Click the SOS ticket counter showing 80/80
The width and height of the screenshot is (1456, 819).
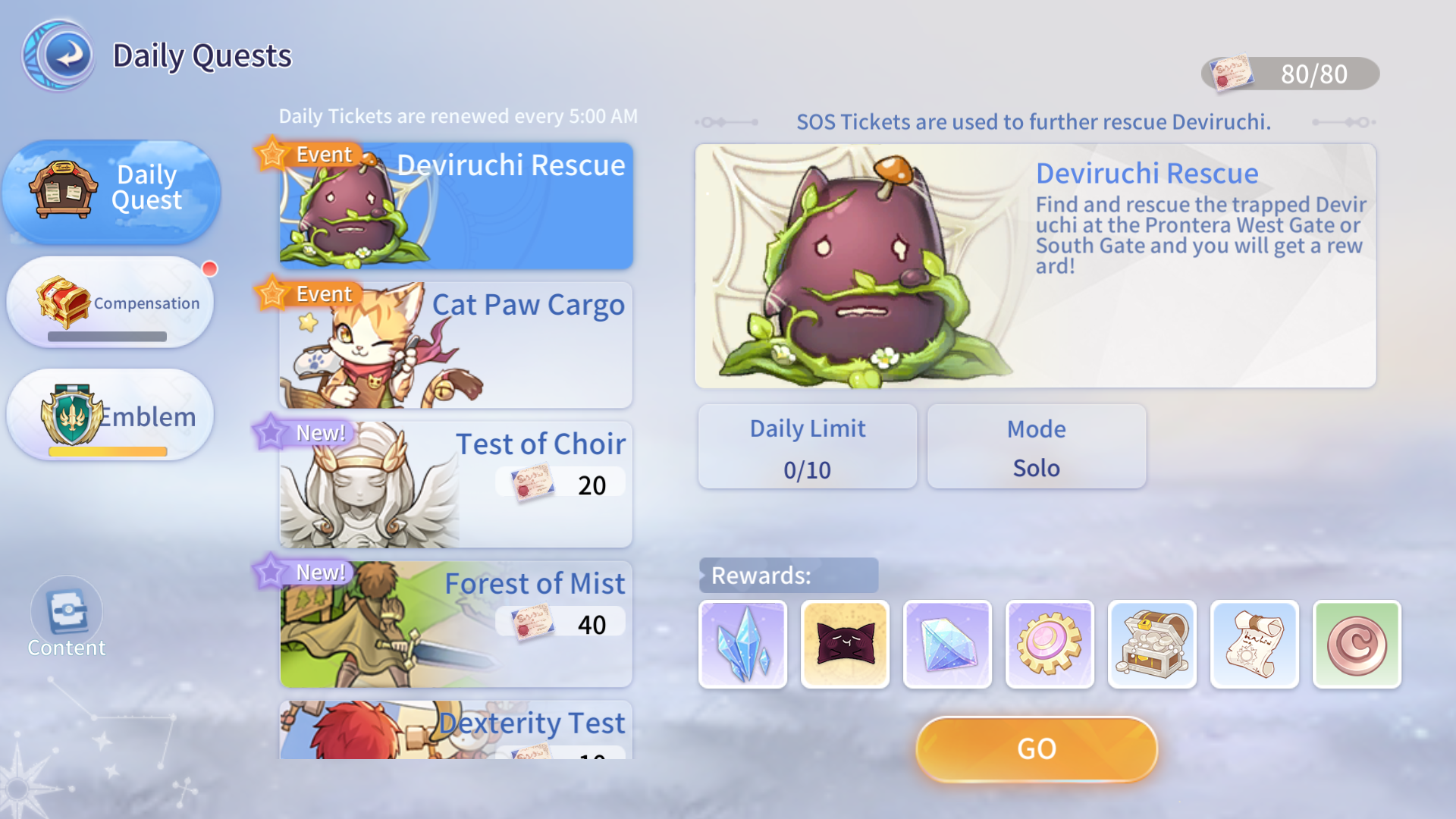point(1289,74)
